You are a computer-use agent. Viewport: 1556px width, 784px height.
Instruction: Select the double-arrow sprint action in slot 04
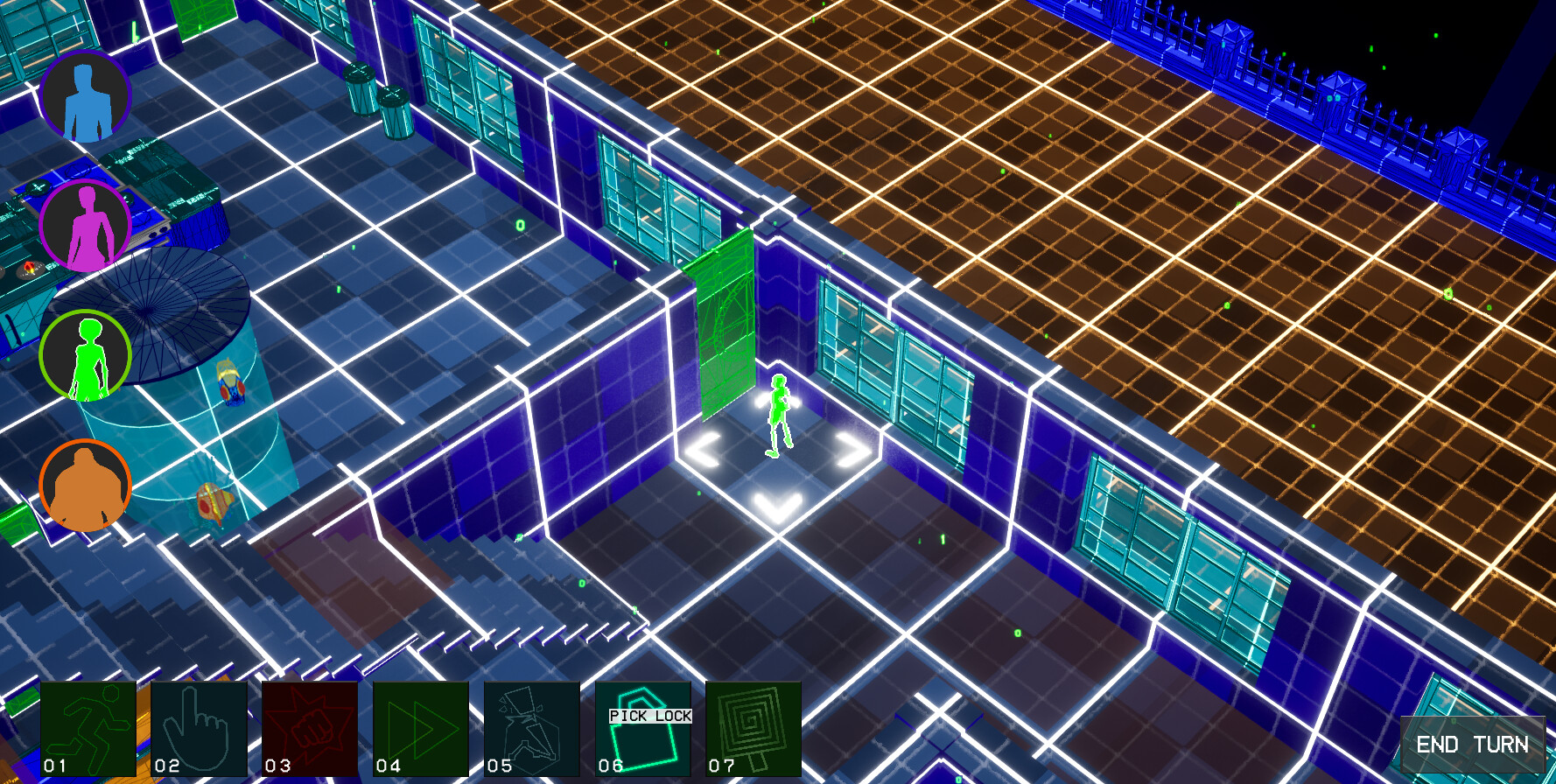tap(421, 728)
